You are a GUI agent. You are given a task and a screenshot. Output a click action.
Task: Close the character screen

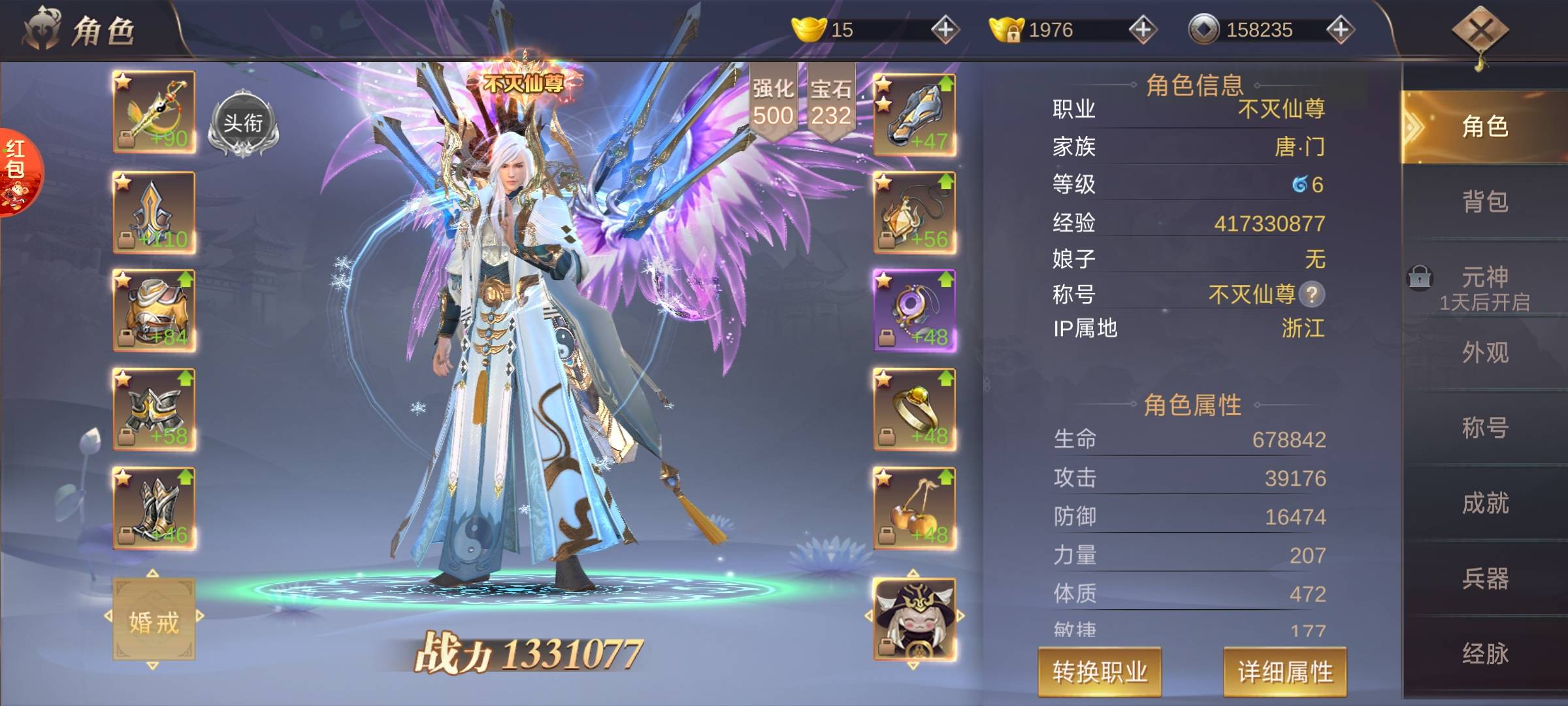(1479, 31)
